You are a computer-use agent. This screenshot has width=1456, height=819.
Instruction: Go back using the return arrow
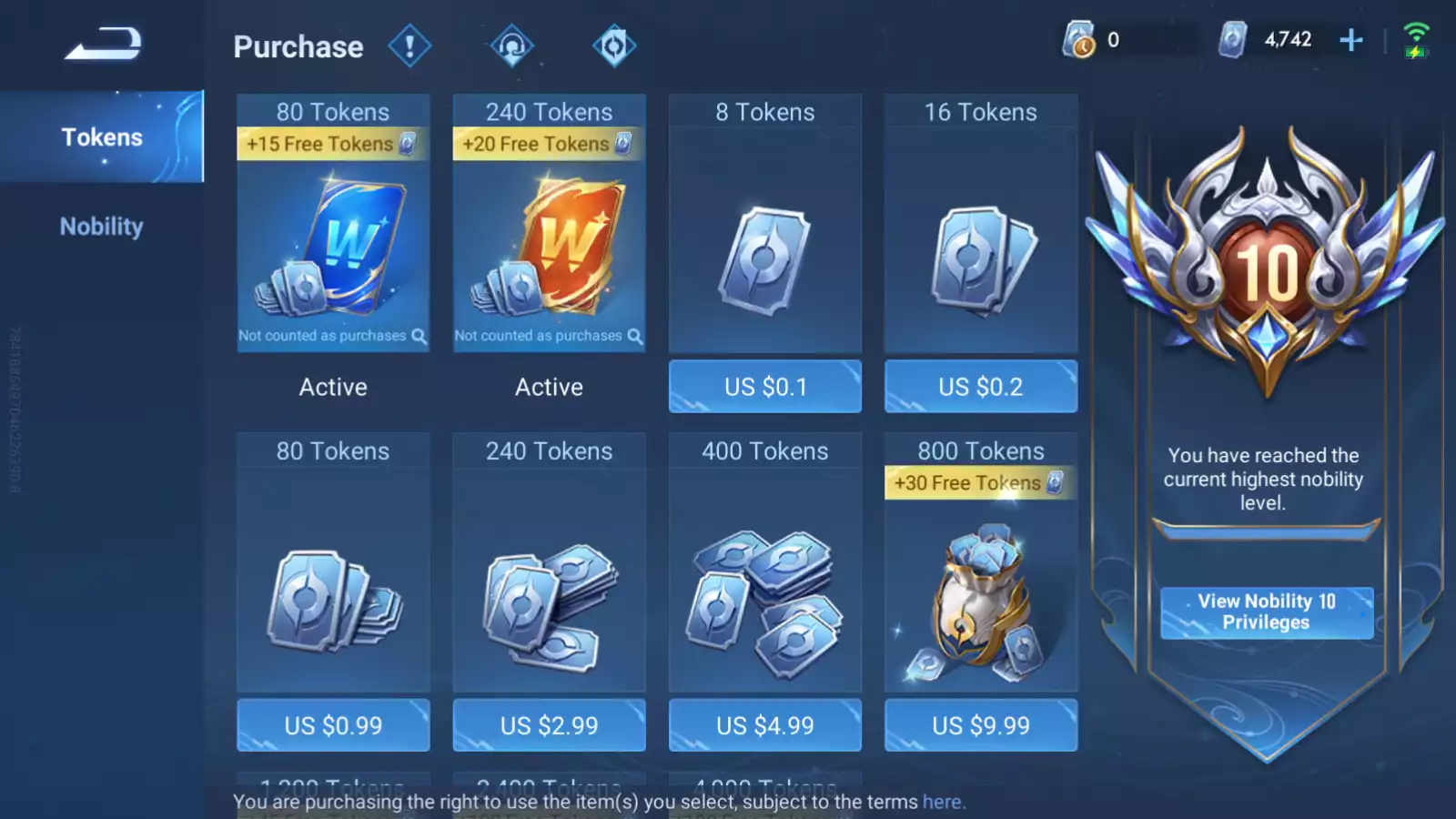pyautogui.click(x=103, y=44)
